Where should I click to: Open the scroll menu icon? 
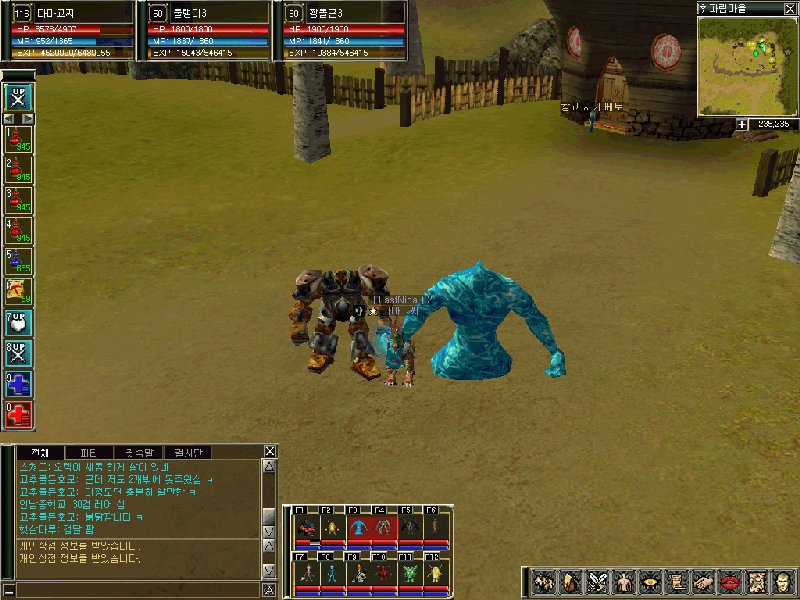[x=675, y=582]
